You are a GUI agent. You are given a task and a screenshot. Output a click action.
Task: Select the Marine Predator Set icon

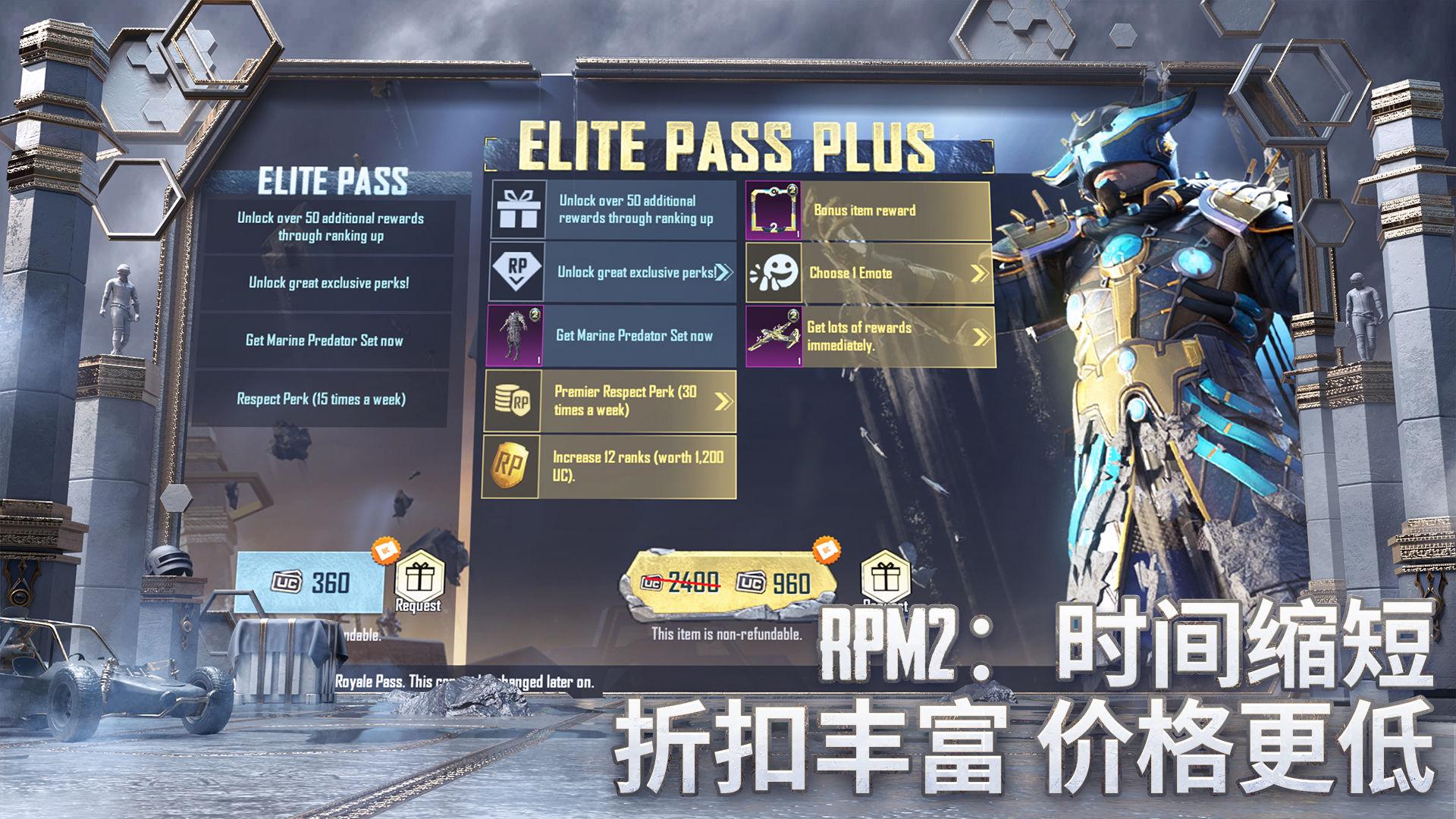pos(515,336)
